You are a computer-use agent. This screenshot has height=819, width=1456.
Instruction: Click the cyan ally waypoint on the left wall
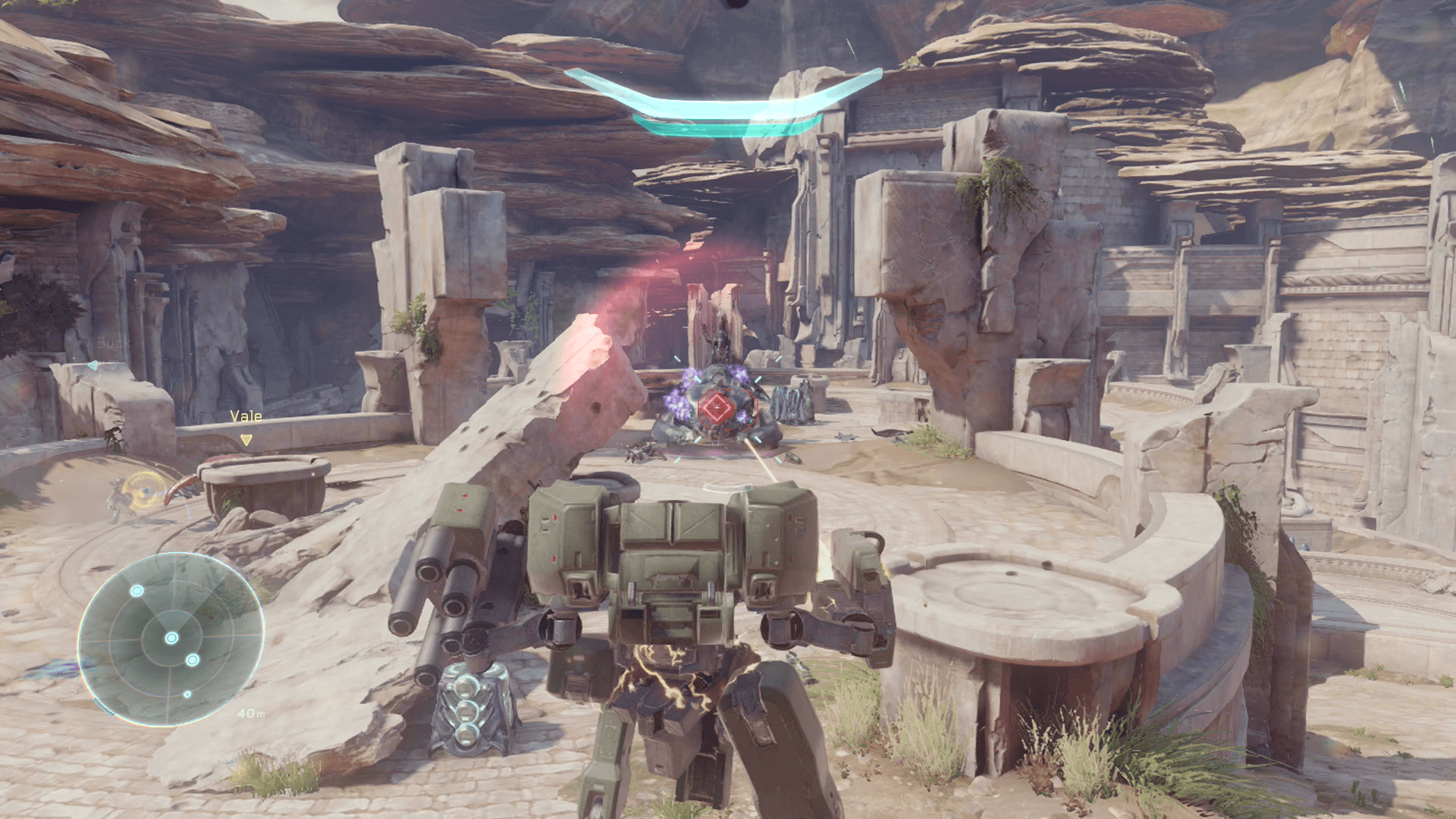[x=94, y=365]
